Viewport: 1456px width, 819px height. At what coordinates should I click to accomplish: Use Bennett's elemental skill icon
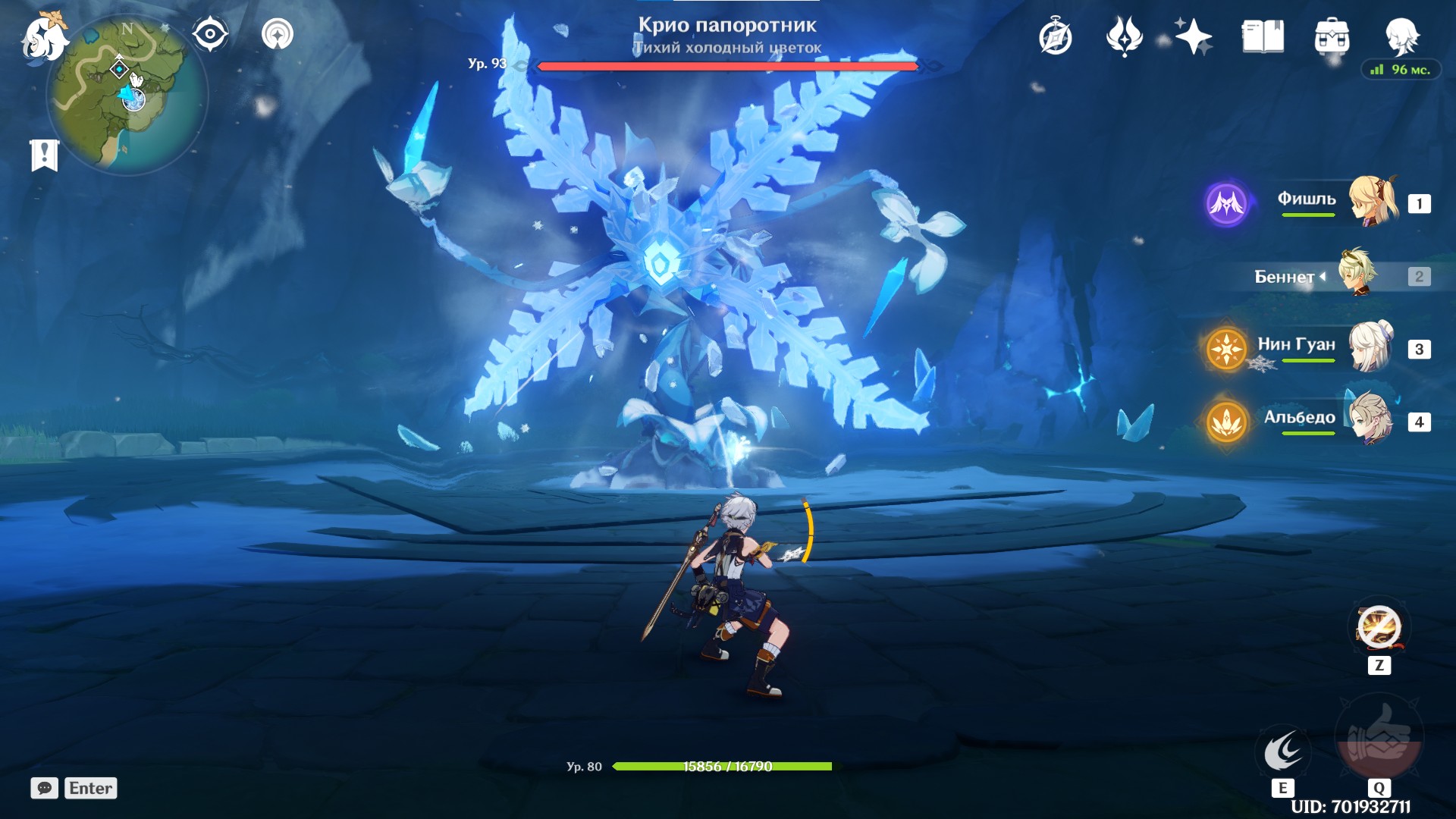1283,751
